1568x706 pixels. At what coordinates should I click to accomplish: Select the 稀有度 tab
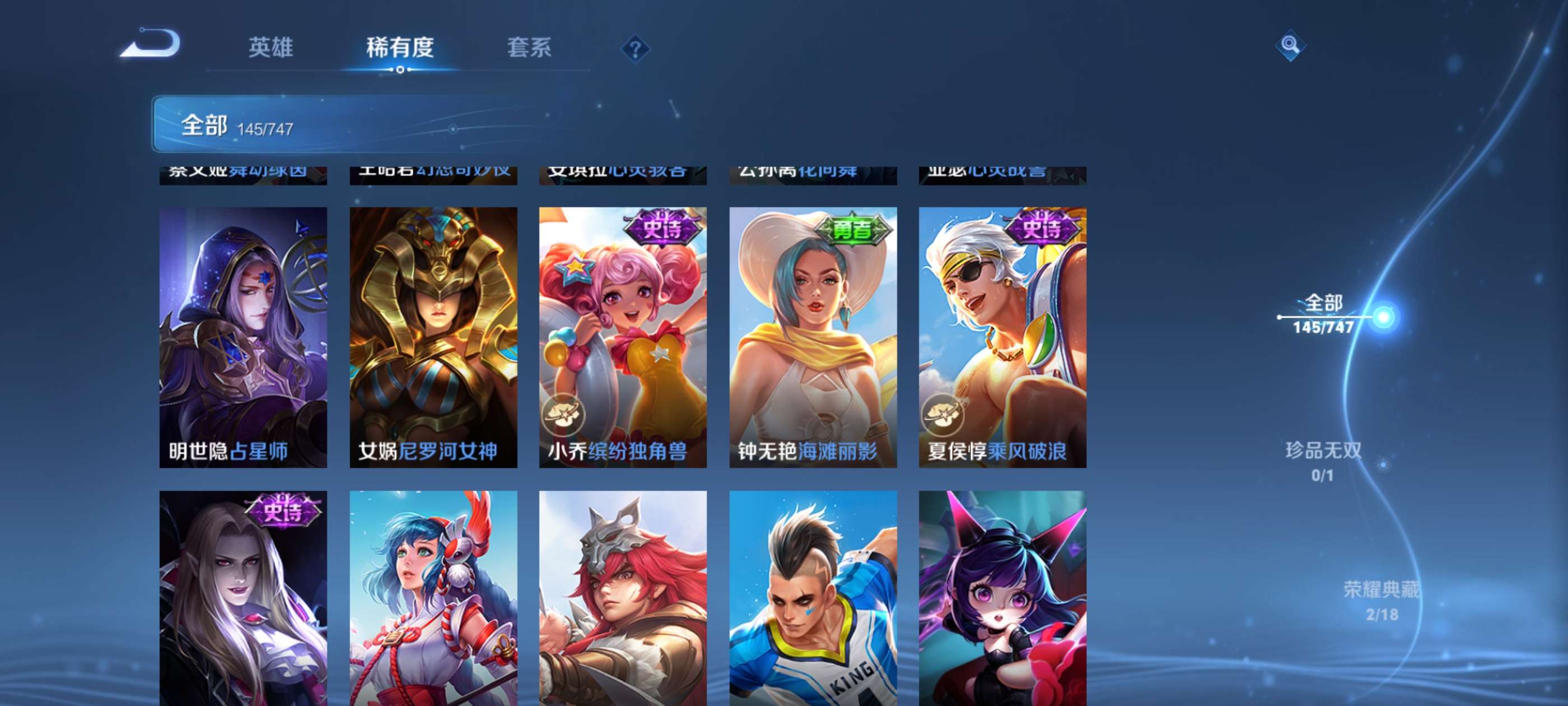point(399,48)
